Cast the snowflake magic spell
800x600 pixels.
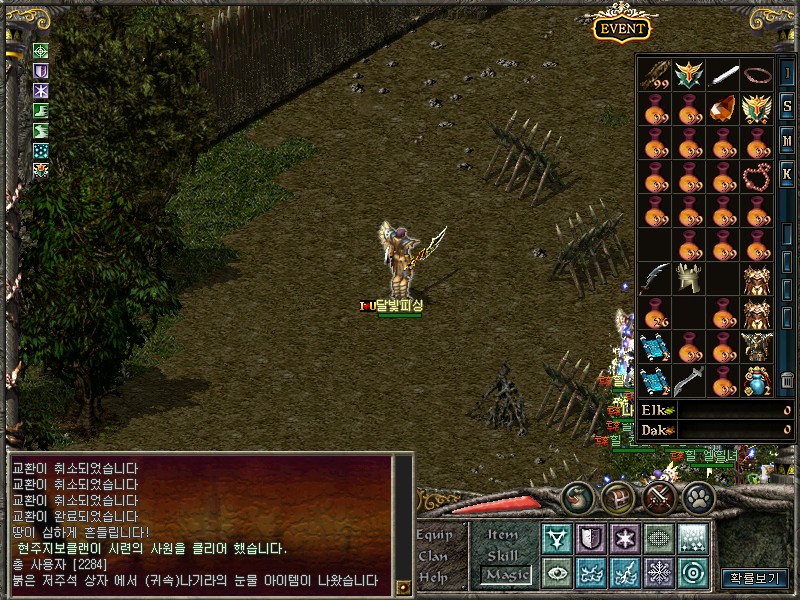click(x=659, y=573)
